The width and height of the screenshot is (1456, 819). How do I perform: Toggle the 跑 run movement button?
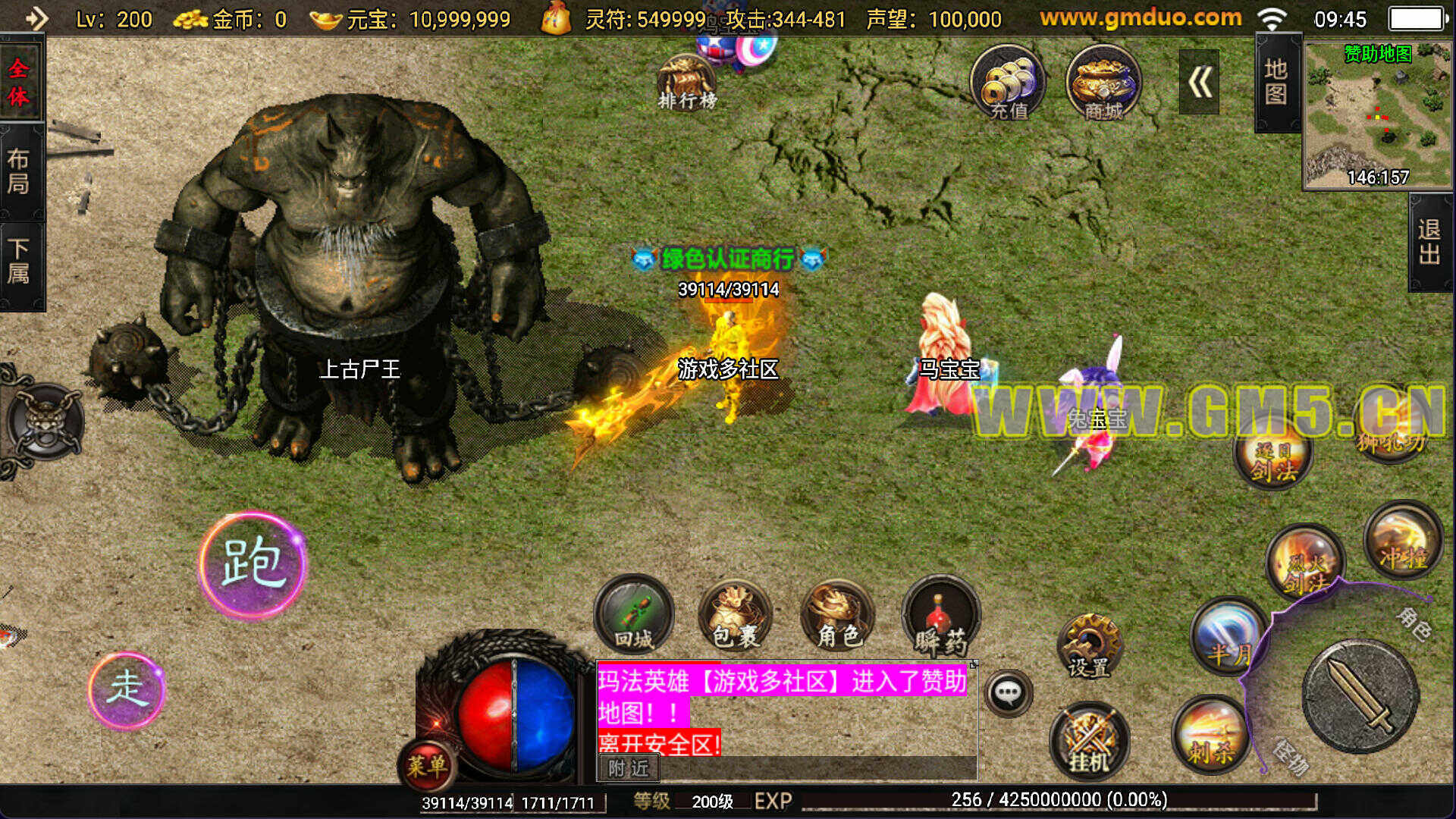coord(253,564)
